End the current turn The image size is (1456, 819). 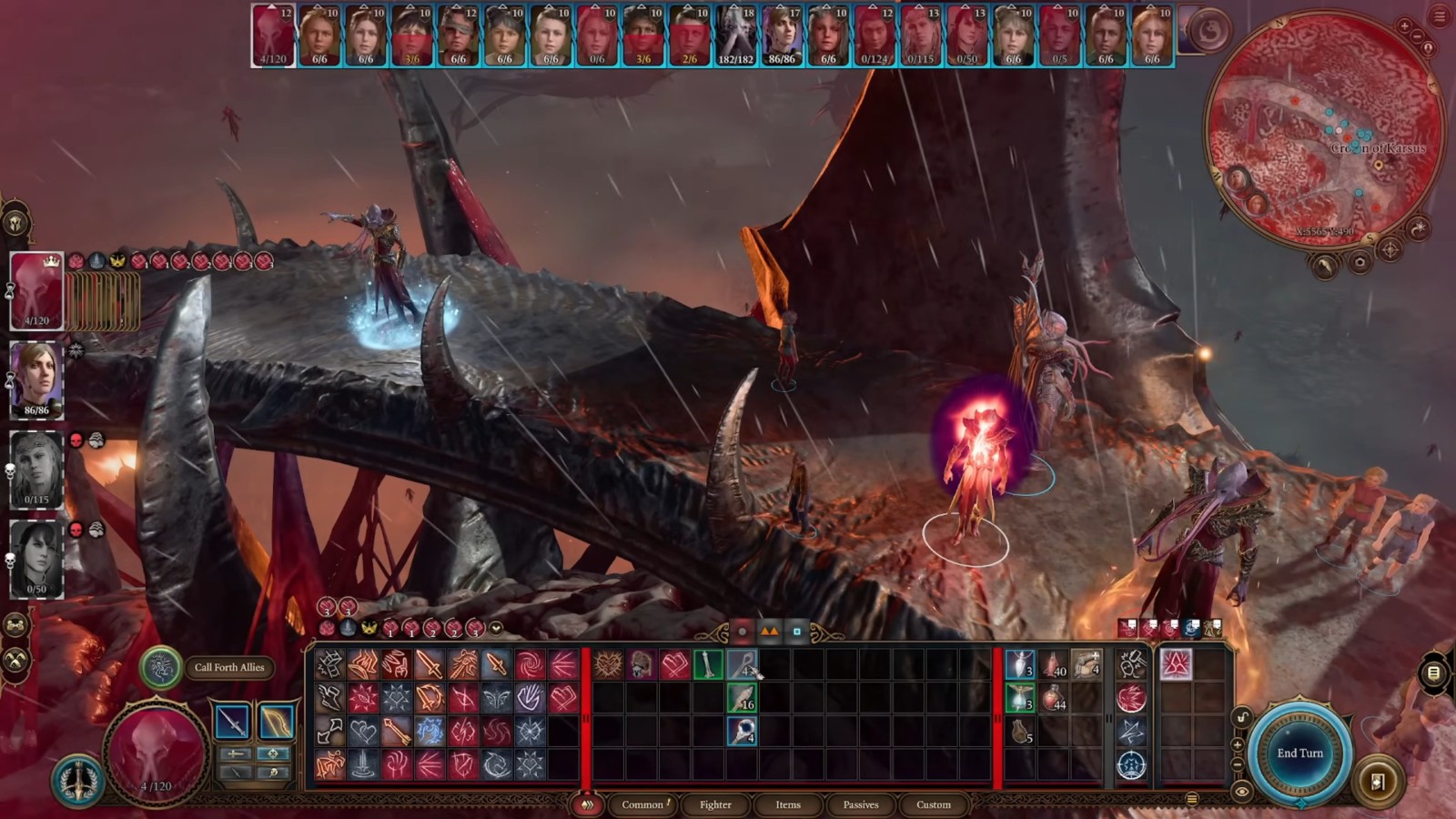1299,753
